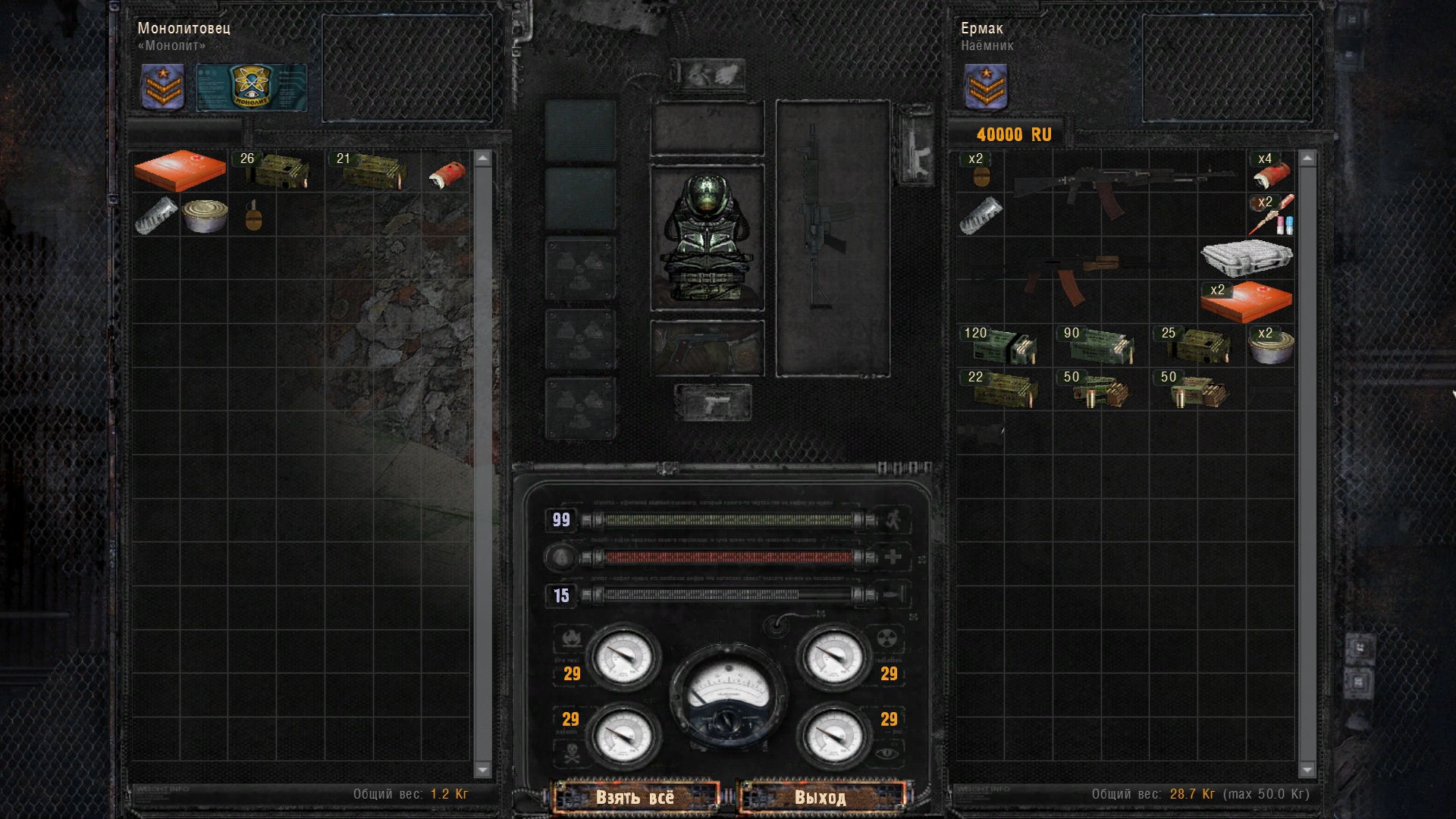Select the lone grenade in Монолитовец's inventory
This screenshot has height=819, width=1456.
pyautogui.click(x=253, y=215)
